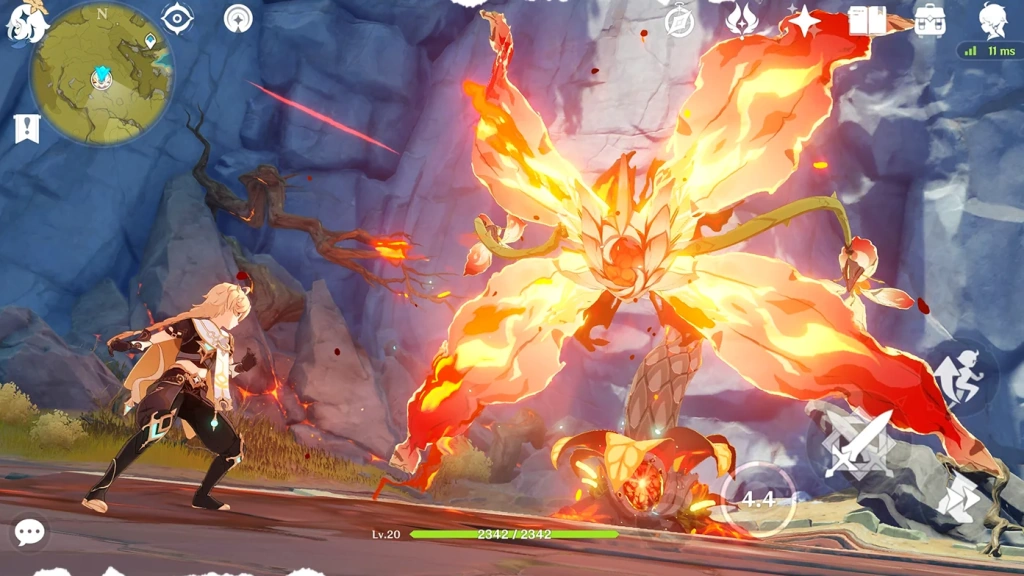Open the winged battle pass icon

(741, 20)
